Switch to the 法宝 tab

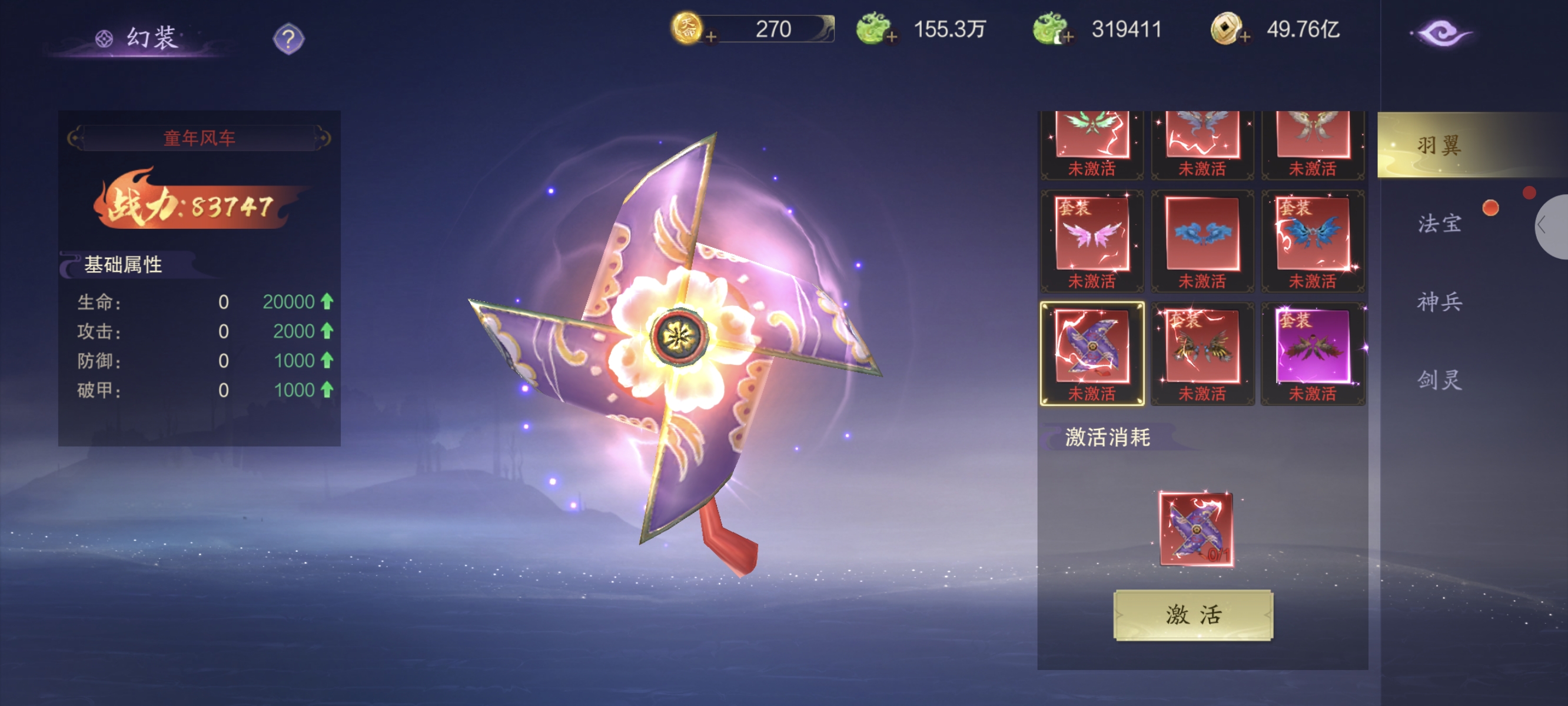[1439, 224]
